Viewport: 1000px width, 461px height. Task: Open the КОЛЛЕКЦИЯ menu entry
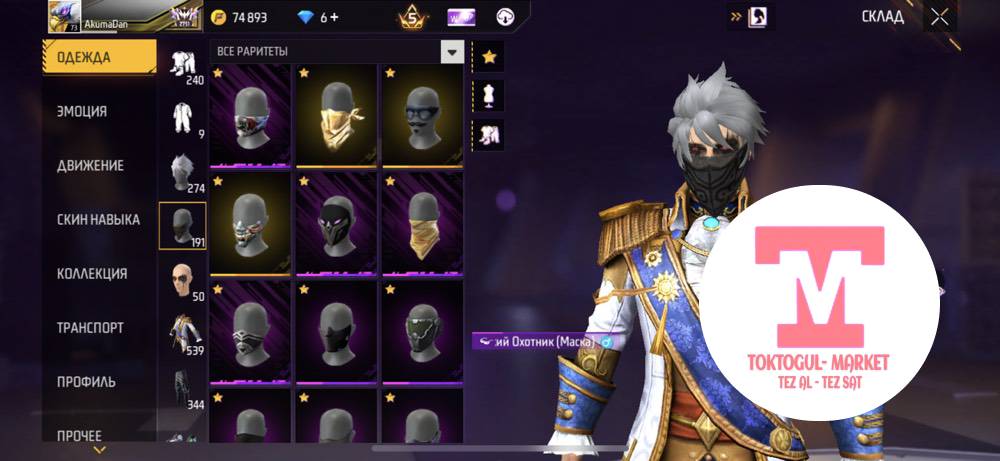pyautogui.click(x=92, y=274)
